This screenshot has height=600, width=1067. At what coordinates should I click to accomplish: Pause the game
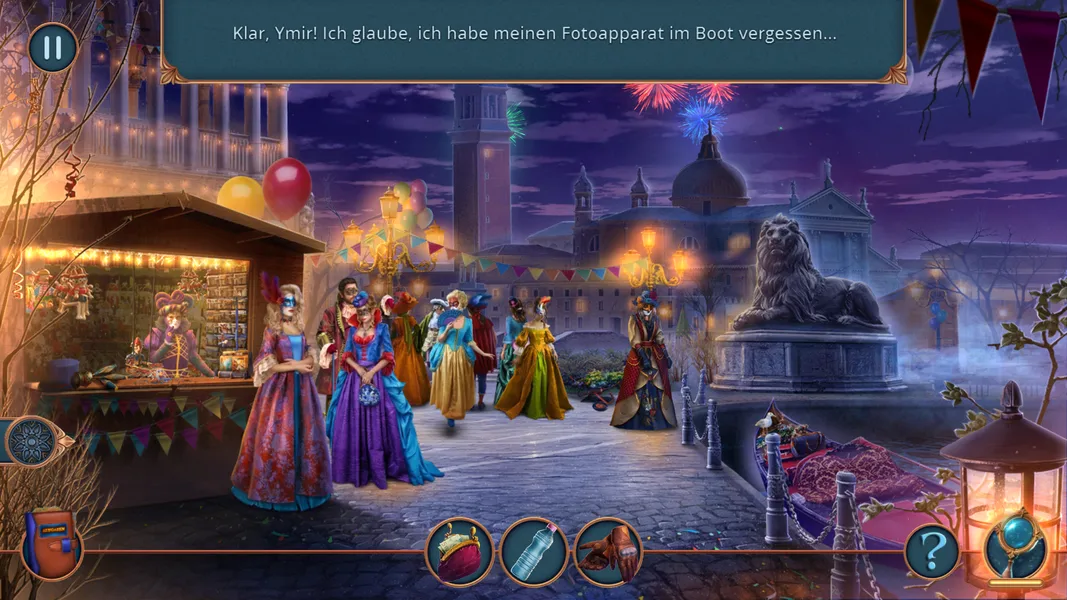tap(52, 47)
